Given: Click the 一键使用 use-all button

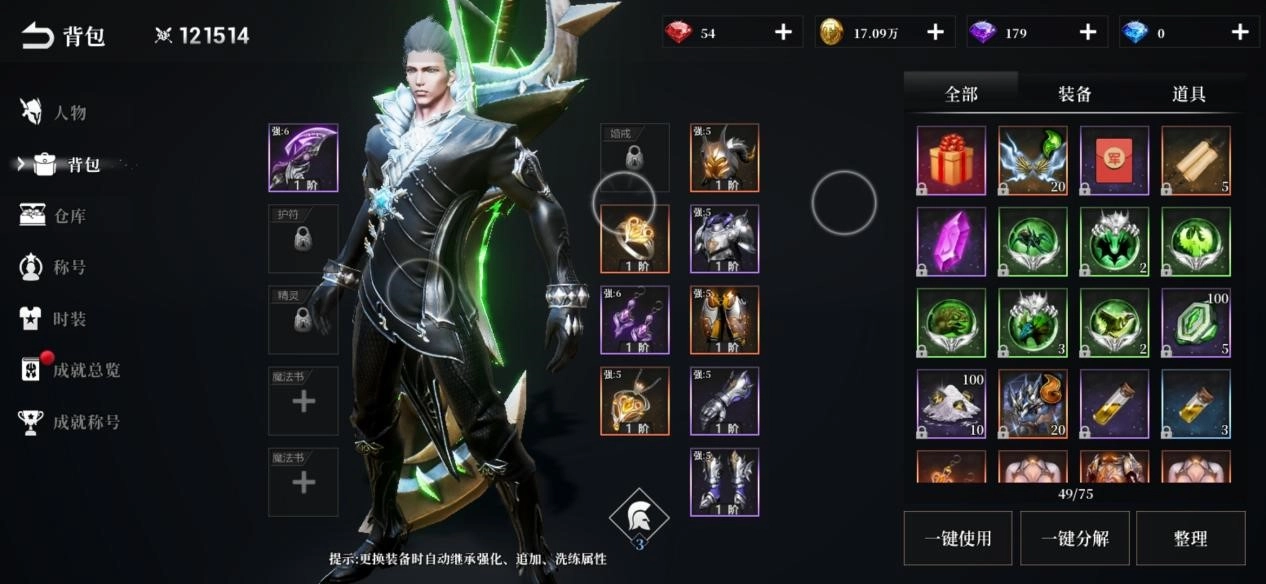Looking at the screenshot, I should [x=958, y=538].
